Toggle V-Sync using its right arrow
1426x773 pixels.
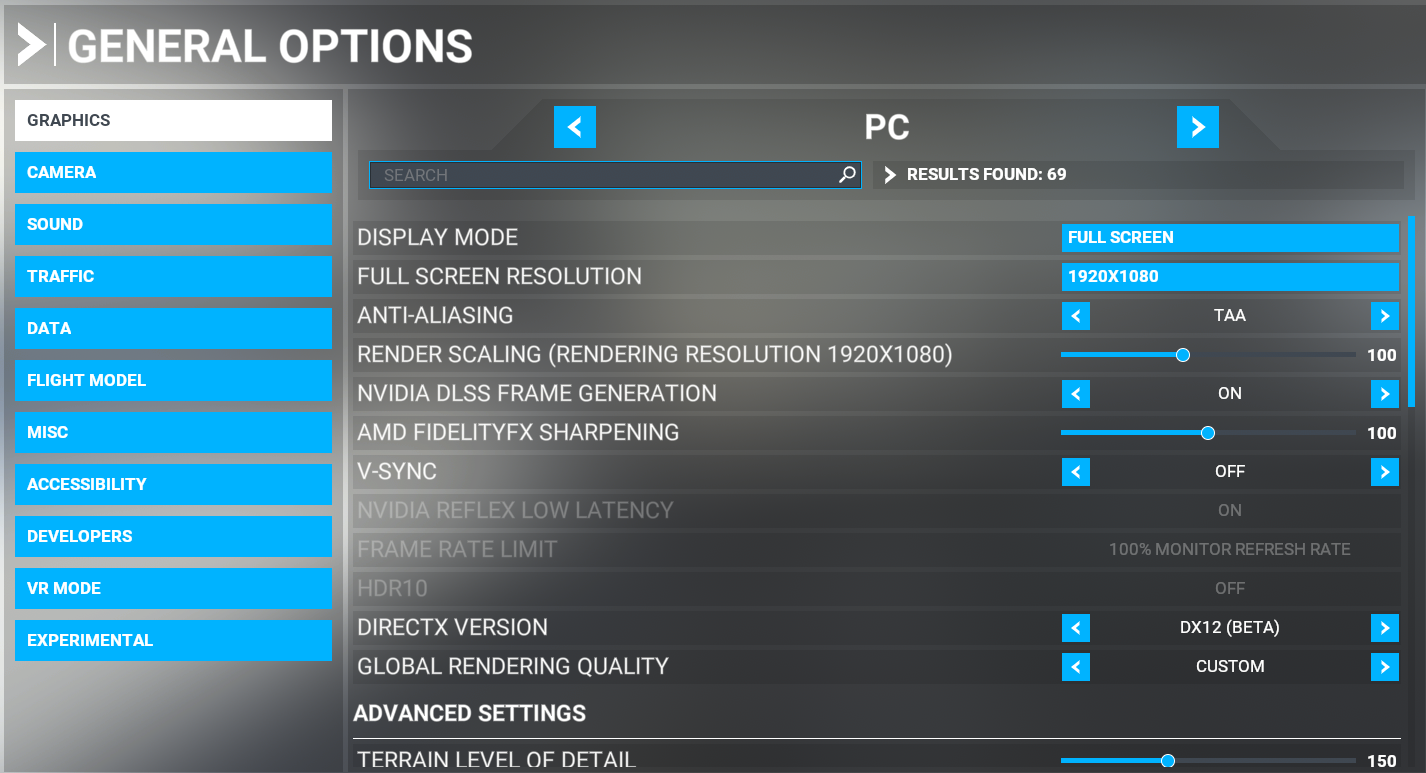pyautogui.click(x=1385, y=471)
